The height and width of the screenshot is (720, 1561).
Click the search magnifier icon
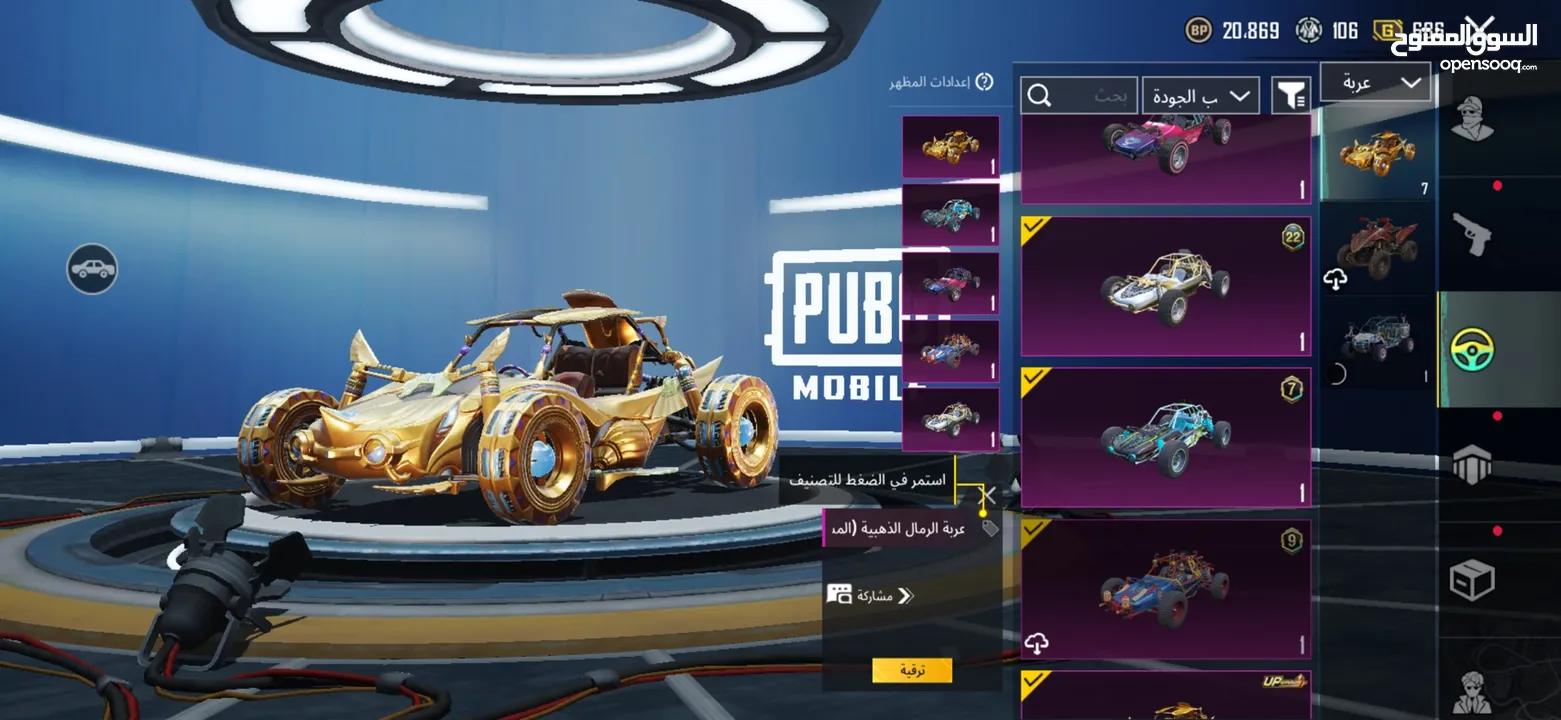[1040, 94]
